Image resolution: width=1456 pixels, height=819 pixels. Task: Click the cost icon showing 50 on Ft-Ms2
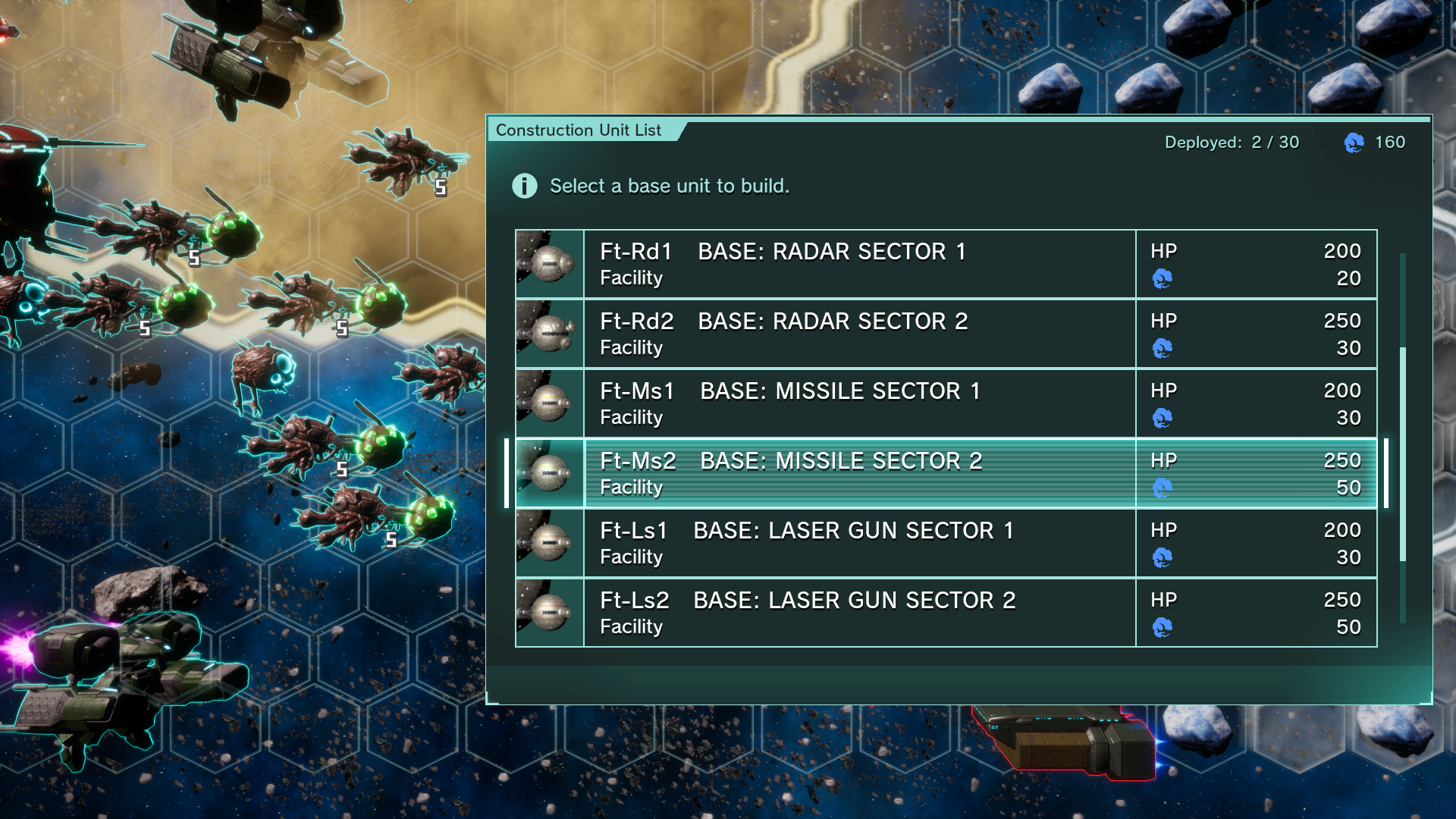click(1163, 488)
